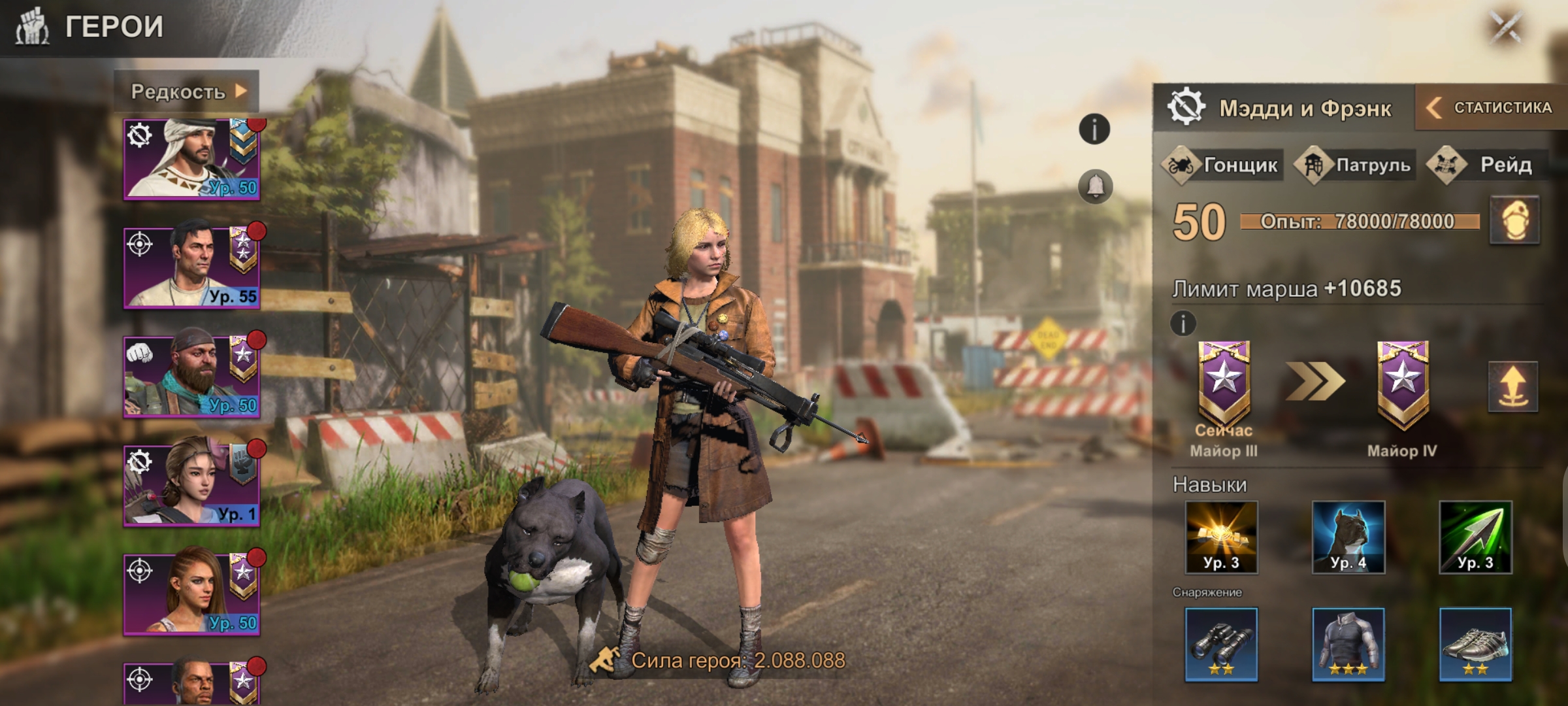Select the level 55 hero portrait
This screenshot has height=706, width=1568.
coord(191,267)
